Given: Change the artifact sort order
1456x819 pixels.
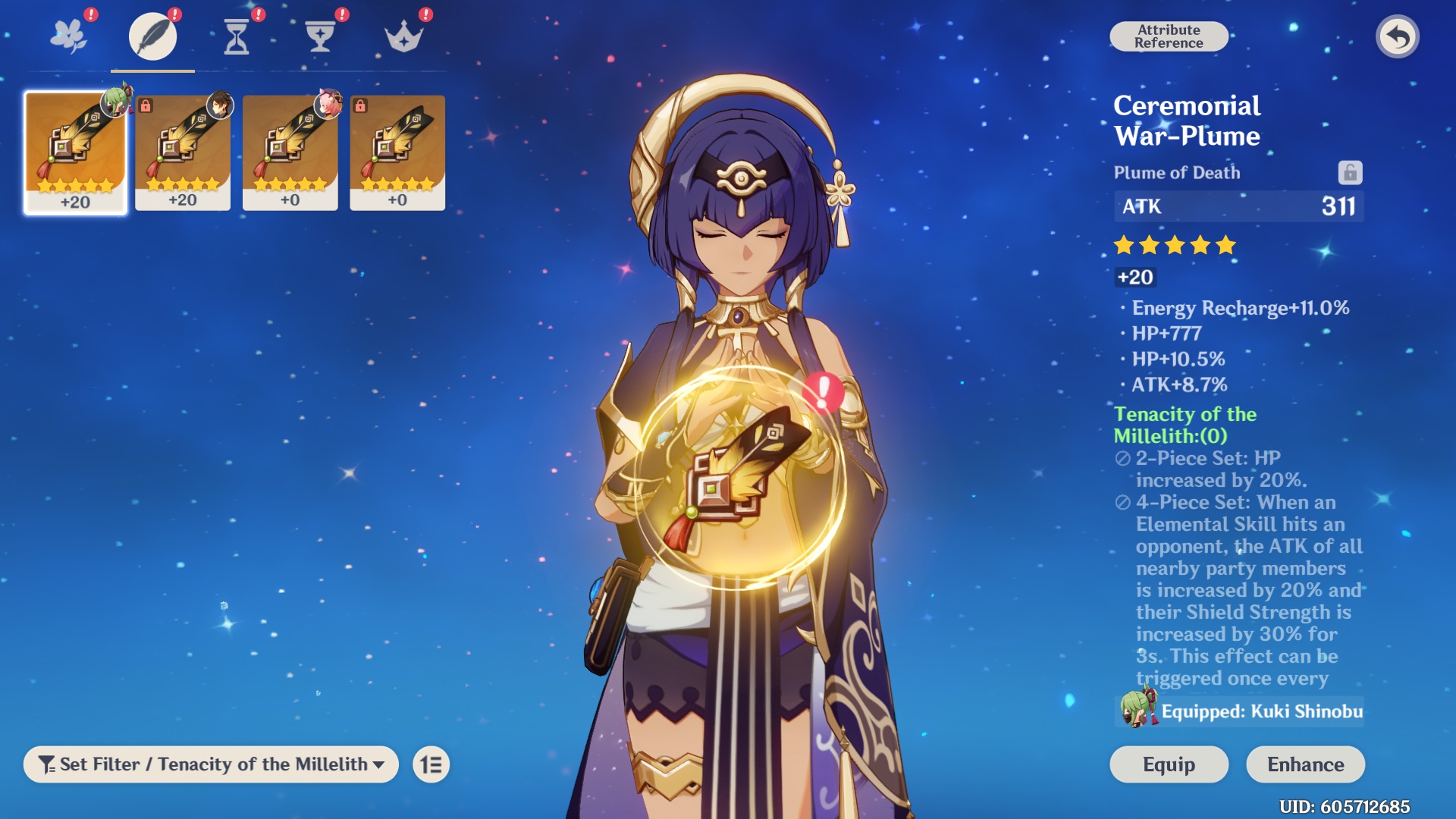Looking at the screenshot, I should tap(431, 764).
